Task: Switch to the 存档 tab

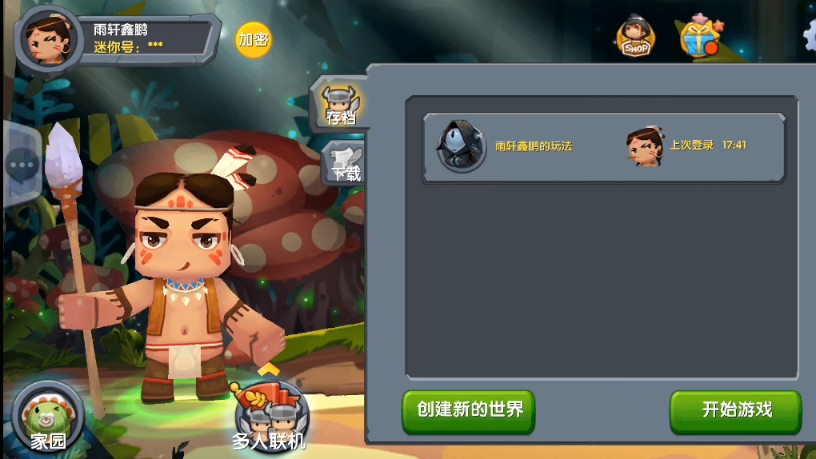Action: [338, 103]
